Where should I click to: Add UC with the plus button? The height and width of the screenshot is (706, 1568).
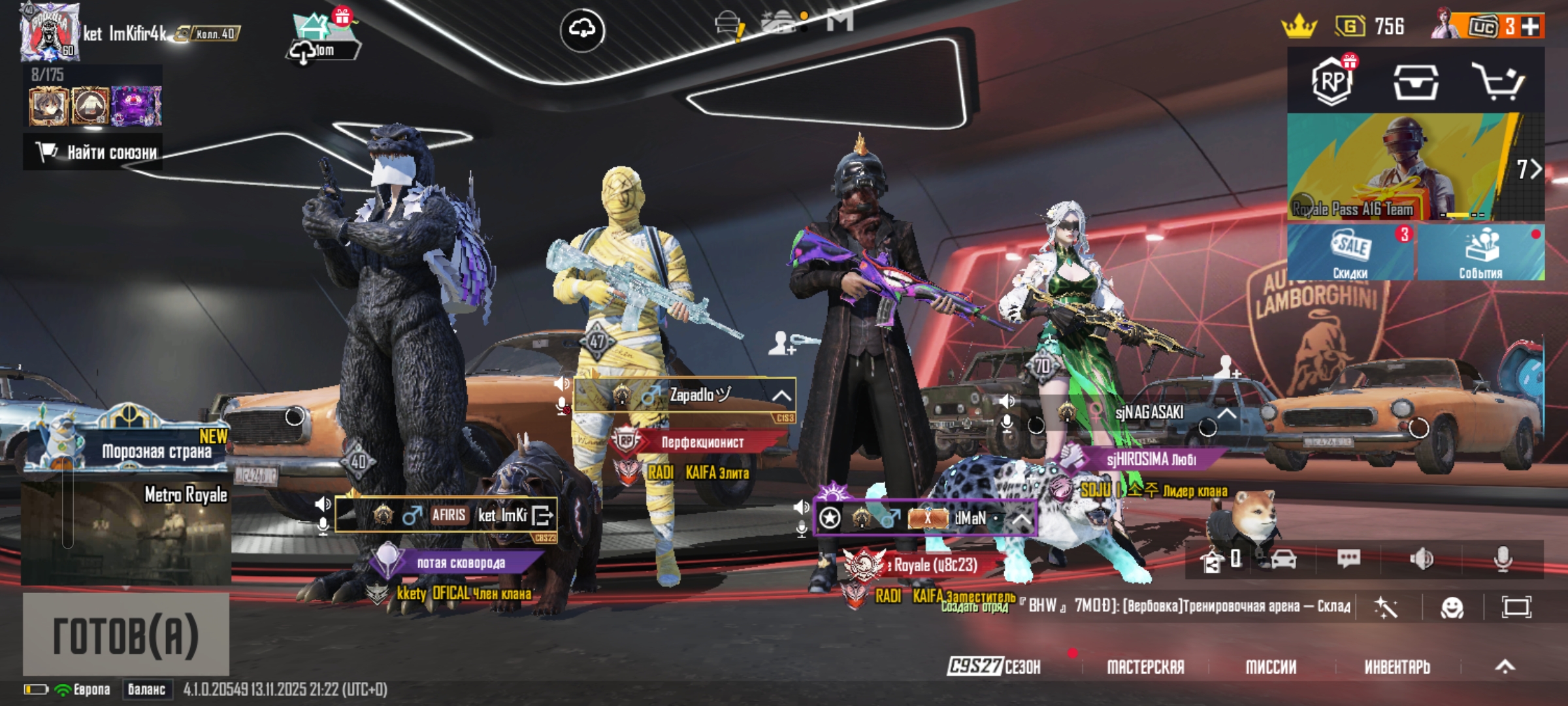1529,27
